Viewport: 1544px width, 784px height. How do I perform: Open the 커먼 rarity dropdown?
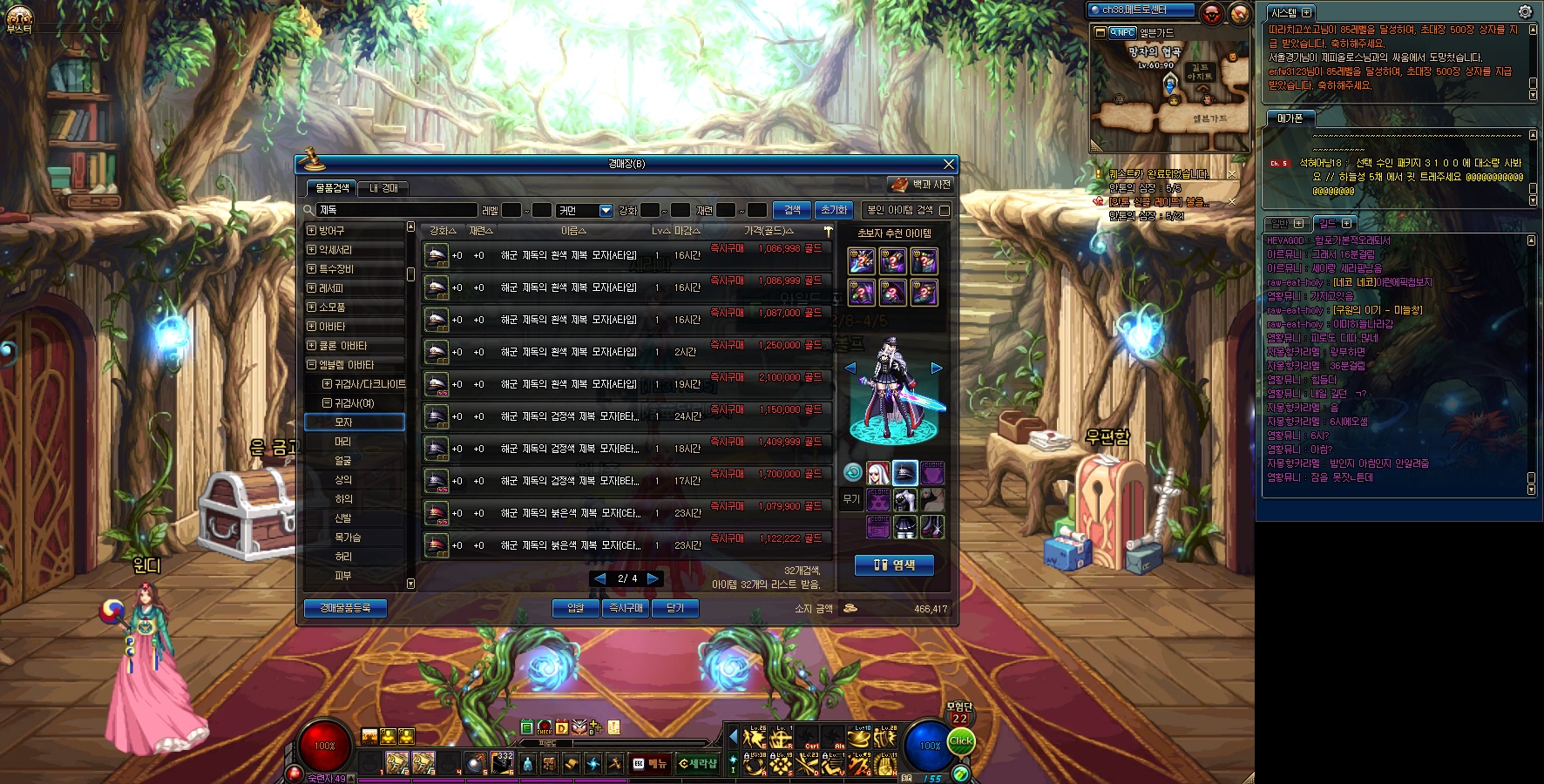coord(606,211)
